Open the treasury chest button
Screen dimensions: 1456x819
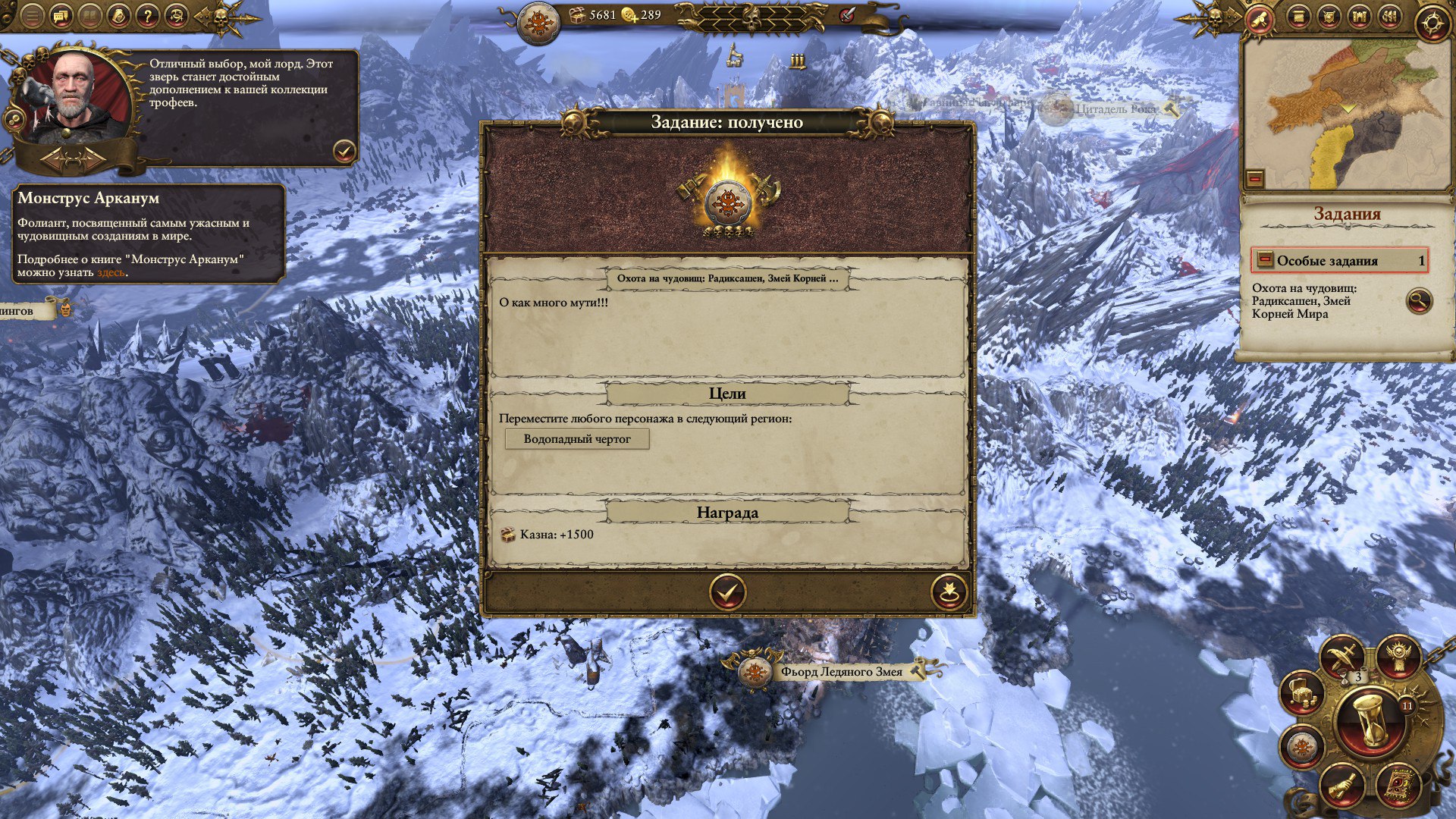1301,692
